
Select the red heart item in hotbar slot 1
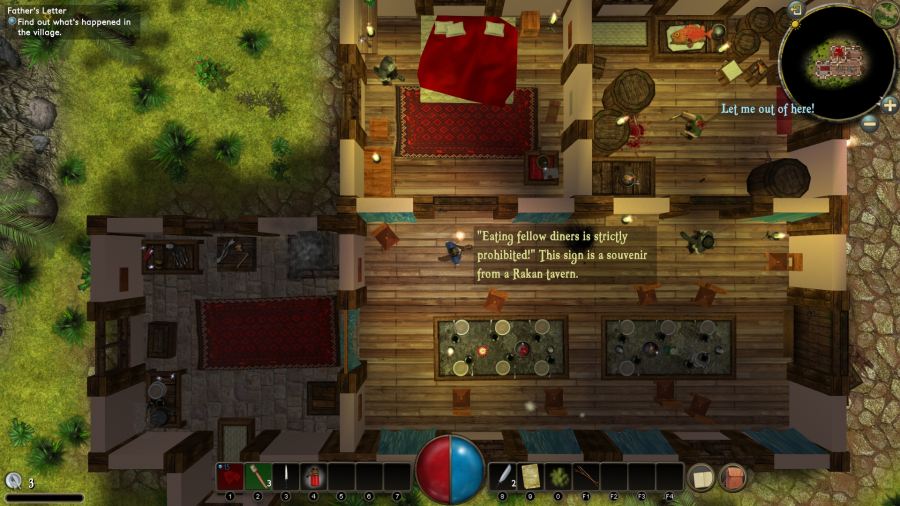tap(229, 477)
